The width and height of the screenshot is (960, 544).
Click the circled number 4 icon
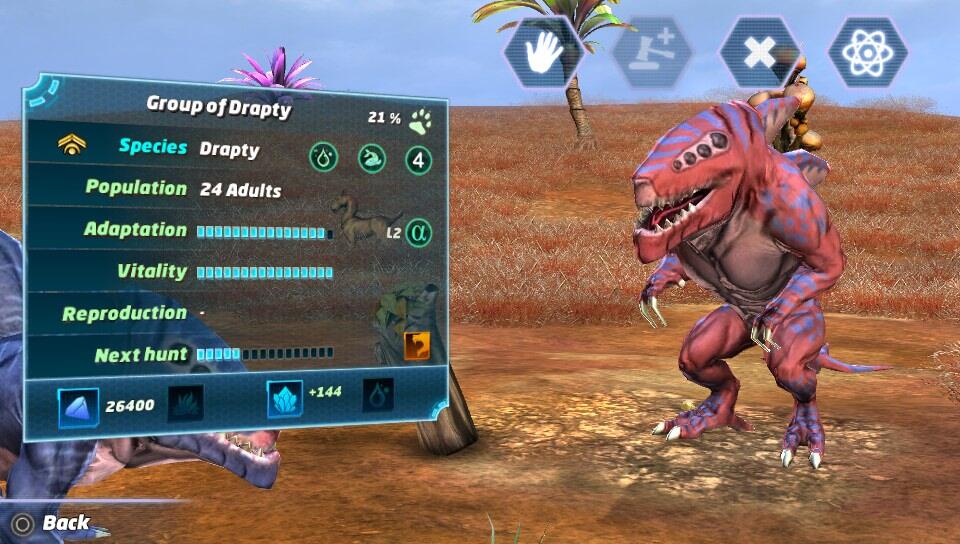419,159
